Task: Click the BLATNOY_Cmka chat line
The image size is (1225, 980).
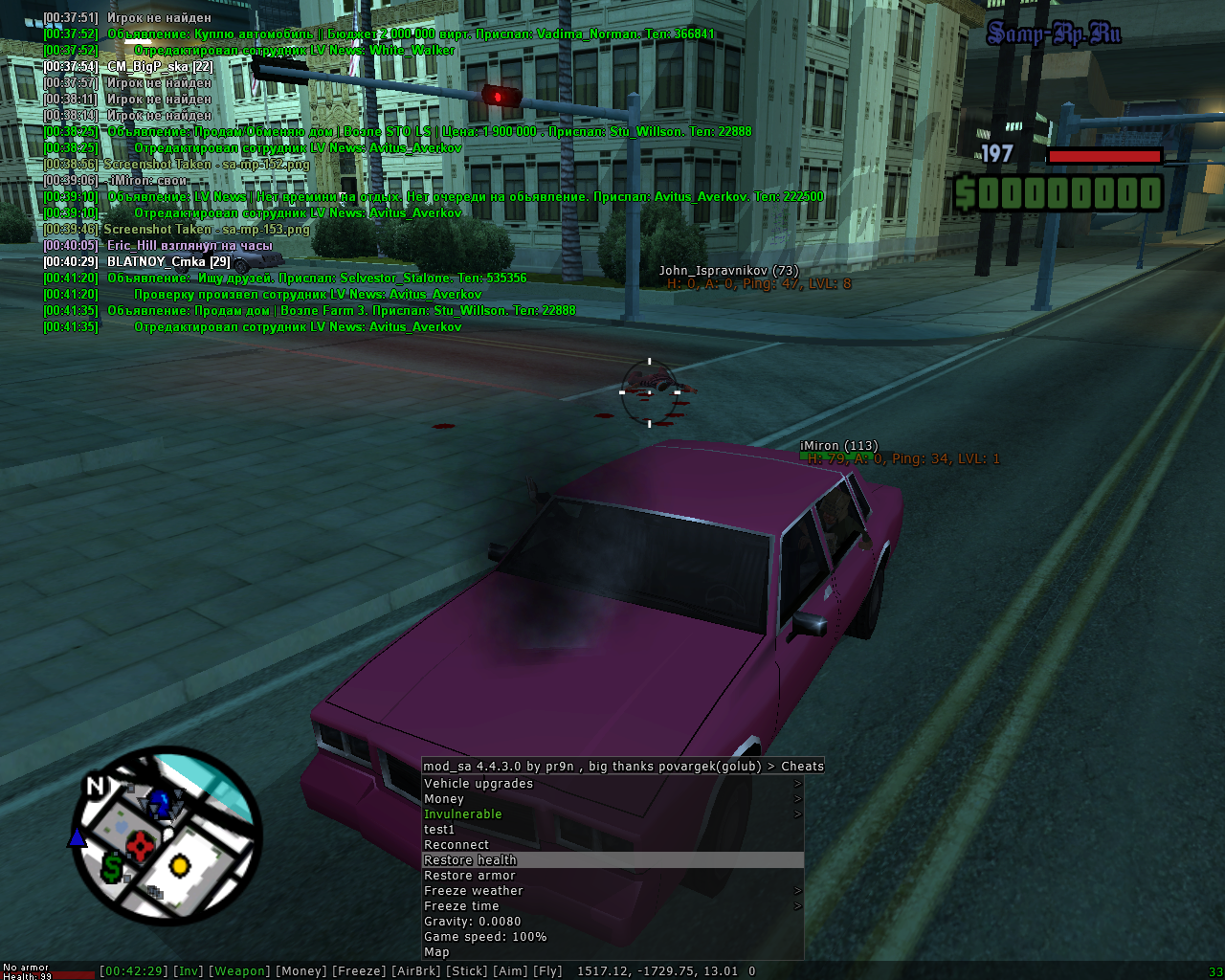Action: point(168,262)
